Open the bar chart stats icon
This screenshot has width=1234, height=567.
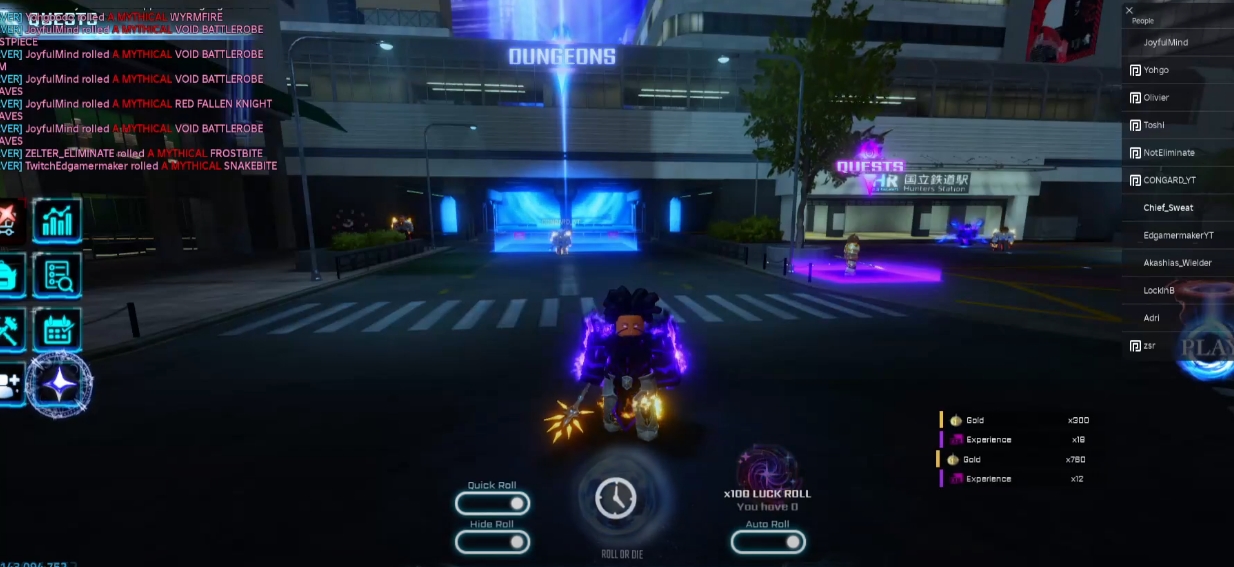coord(57,221)
